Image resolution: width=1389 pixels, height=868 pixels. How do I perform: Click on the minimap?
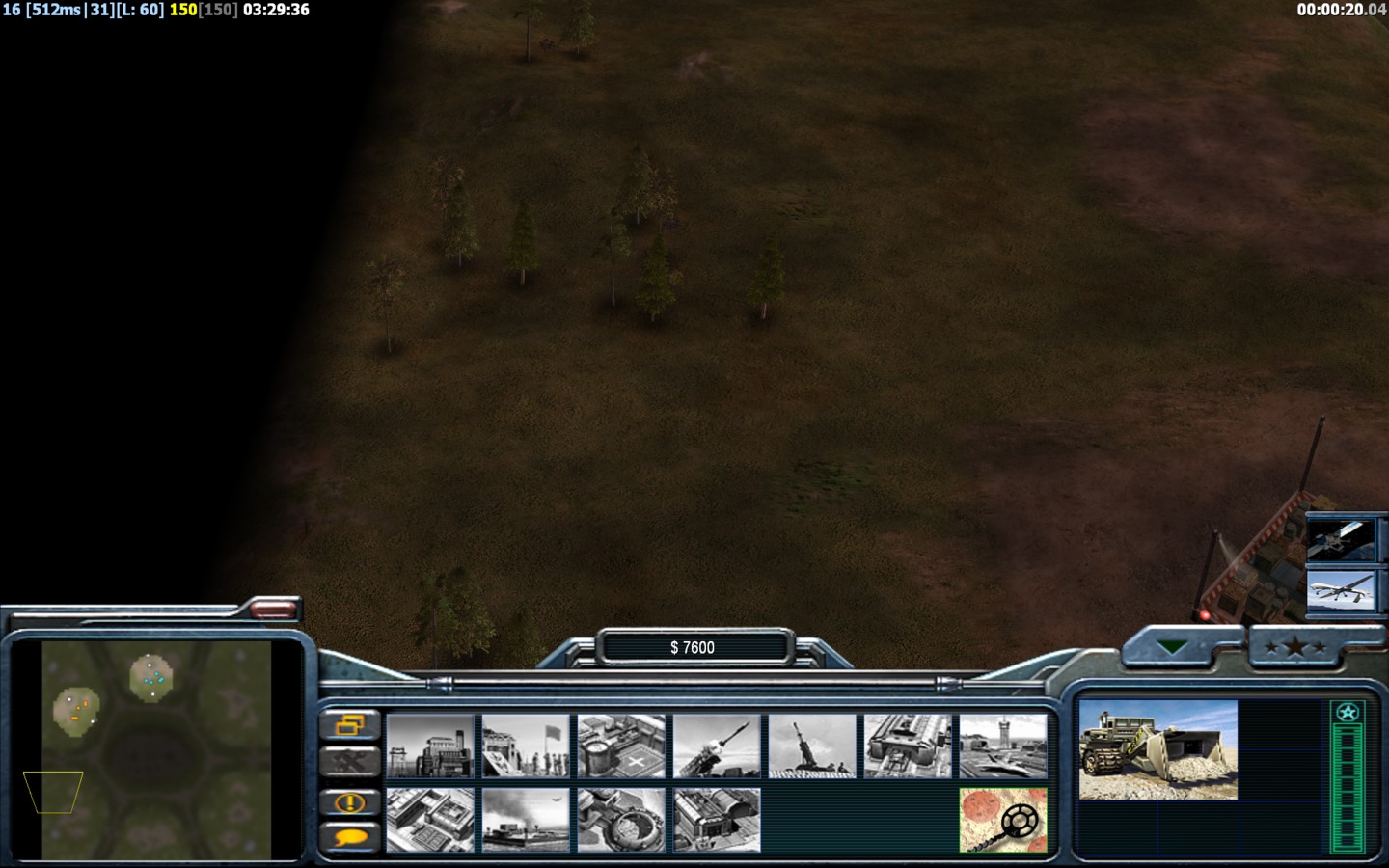pyautogui.click(x=156, y=749)
